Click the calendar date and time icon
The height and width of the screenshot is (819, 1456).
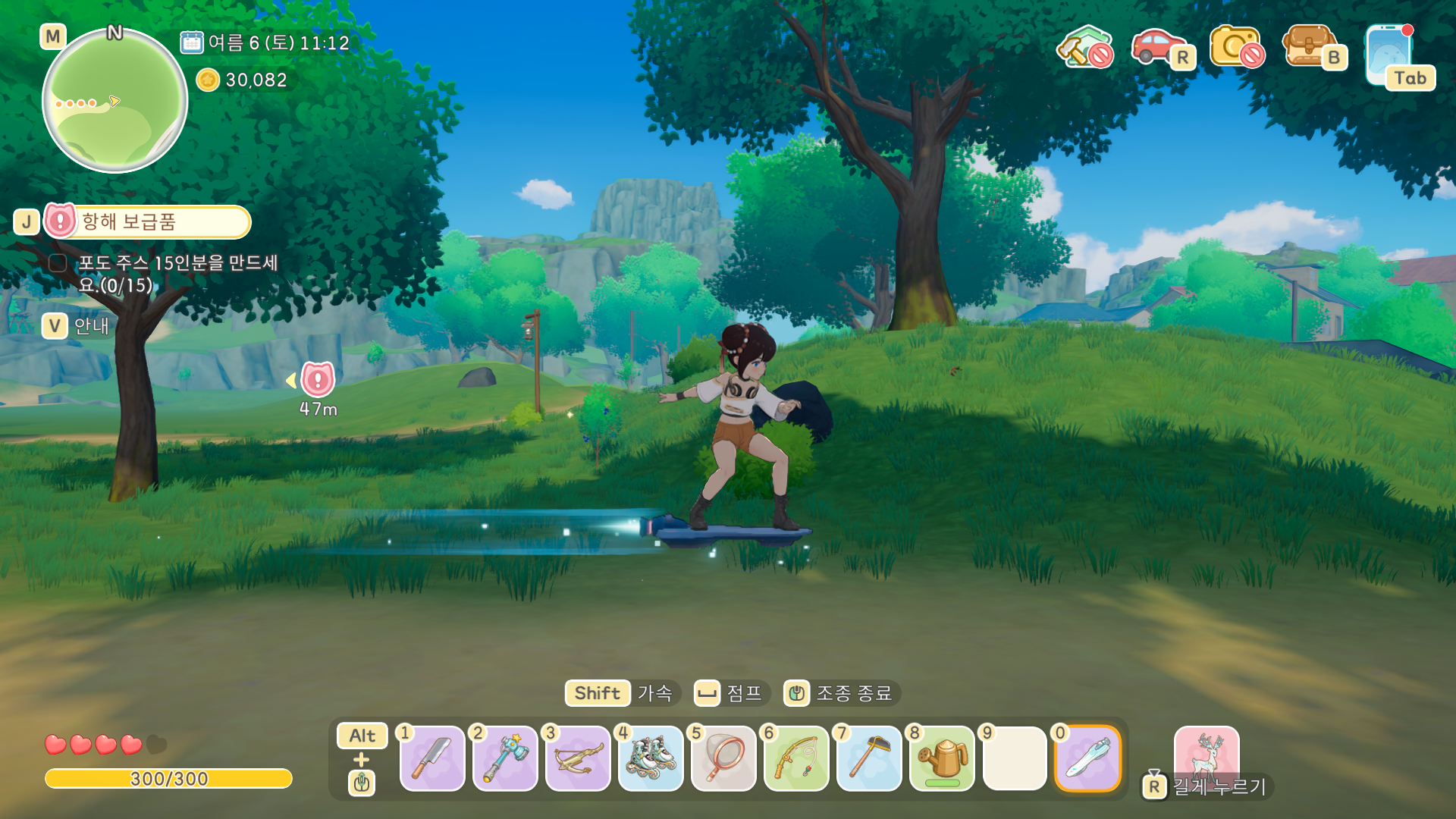[x=192, y=42]
